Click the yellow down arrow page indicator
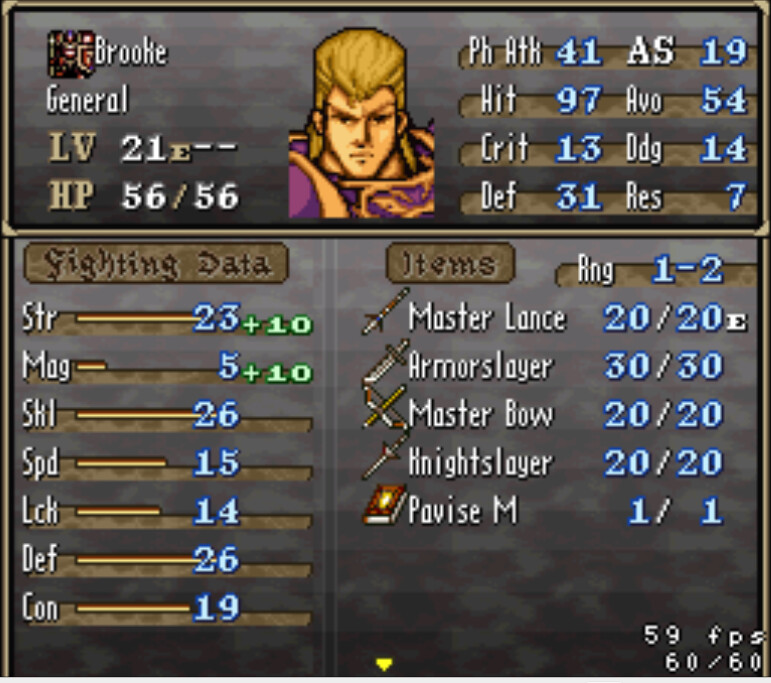 383,664
